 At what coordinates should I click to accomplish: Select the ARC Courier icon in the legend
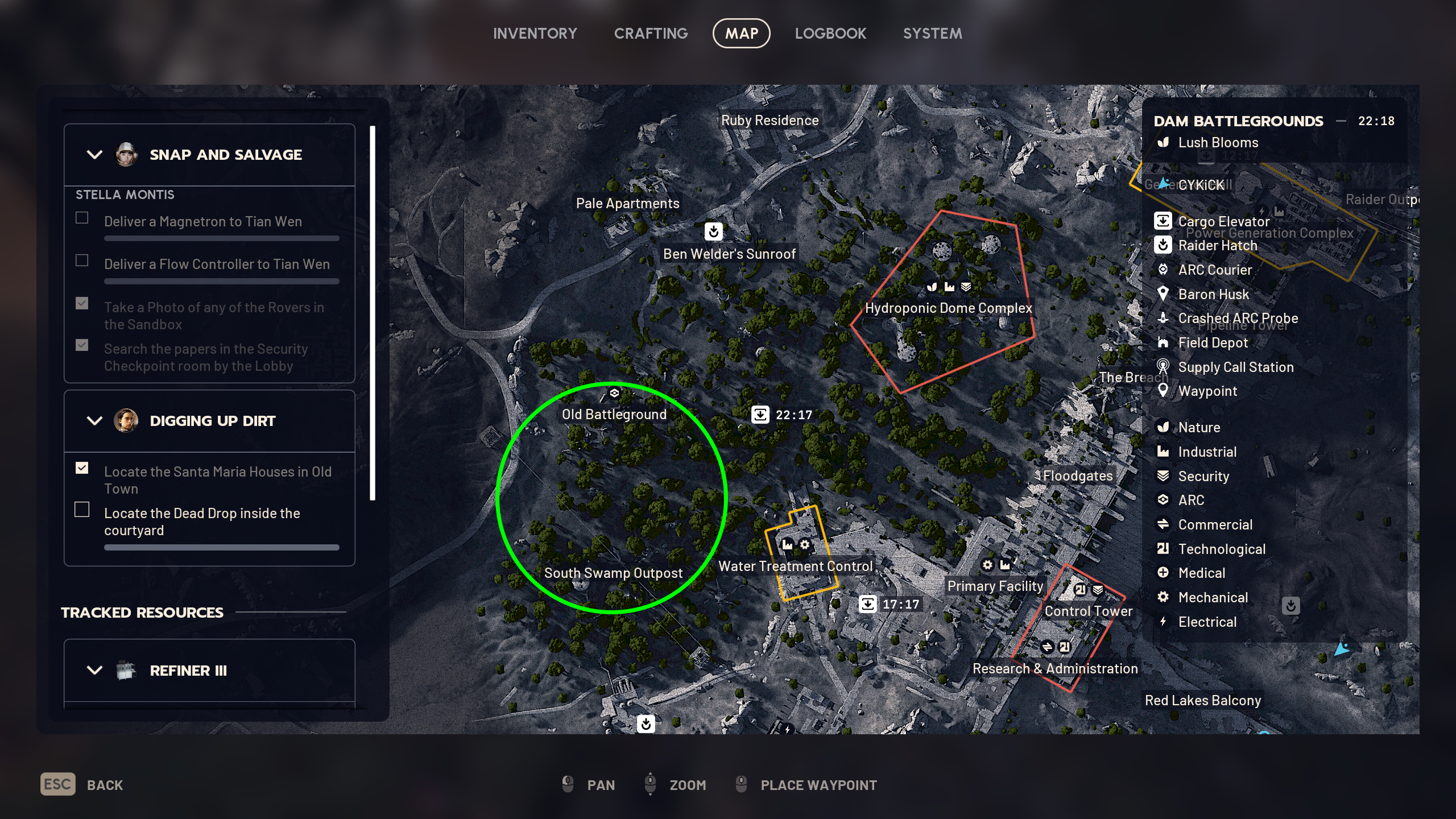(1164, 270)
